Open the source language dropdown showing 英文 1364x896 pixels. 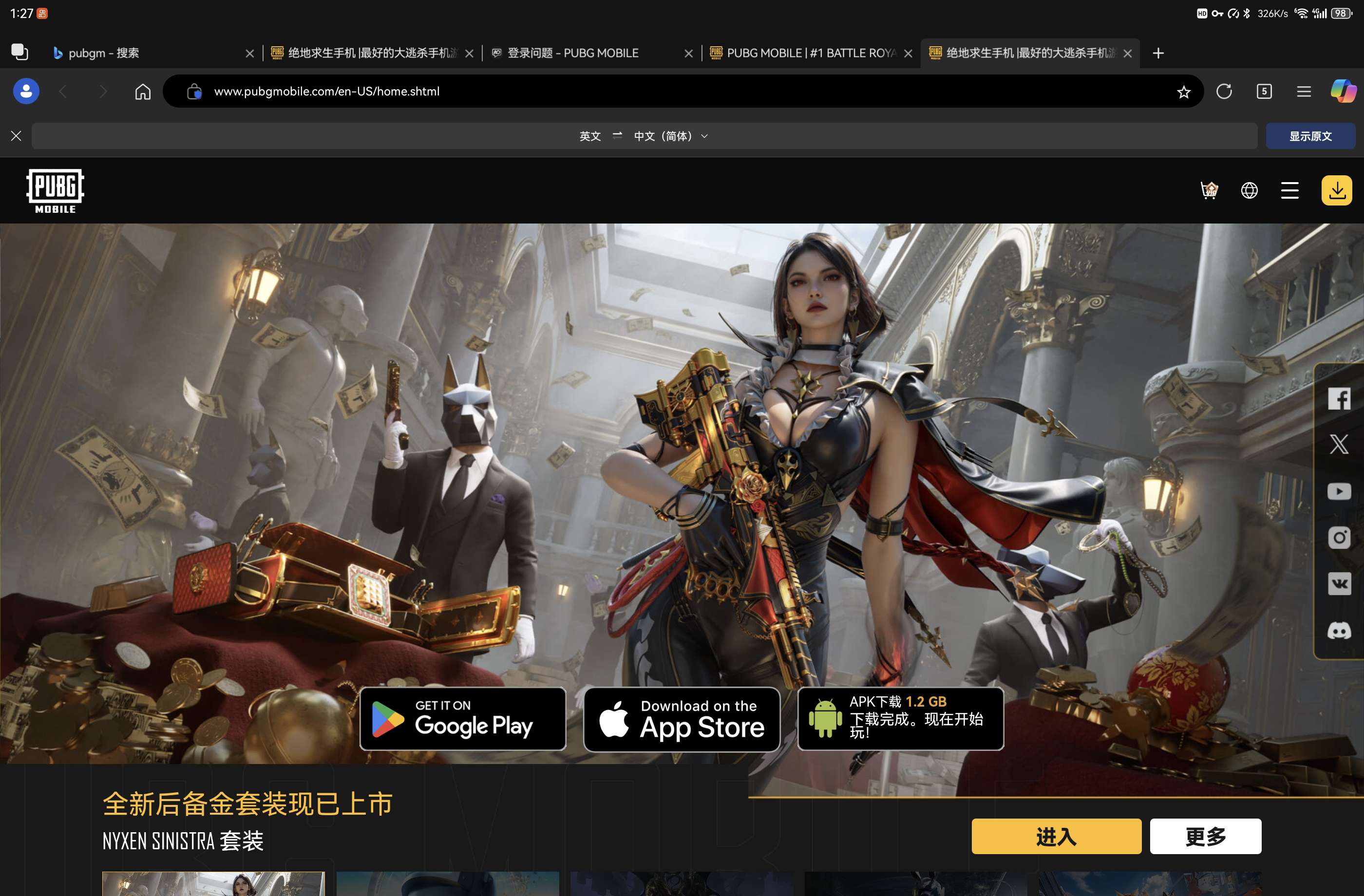pyautogui.click(x=590, y=136)
